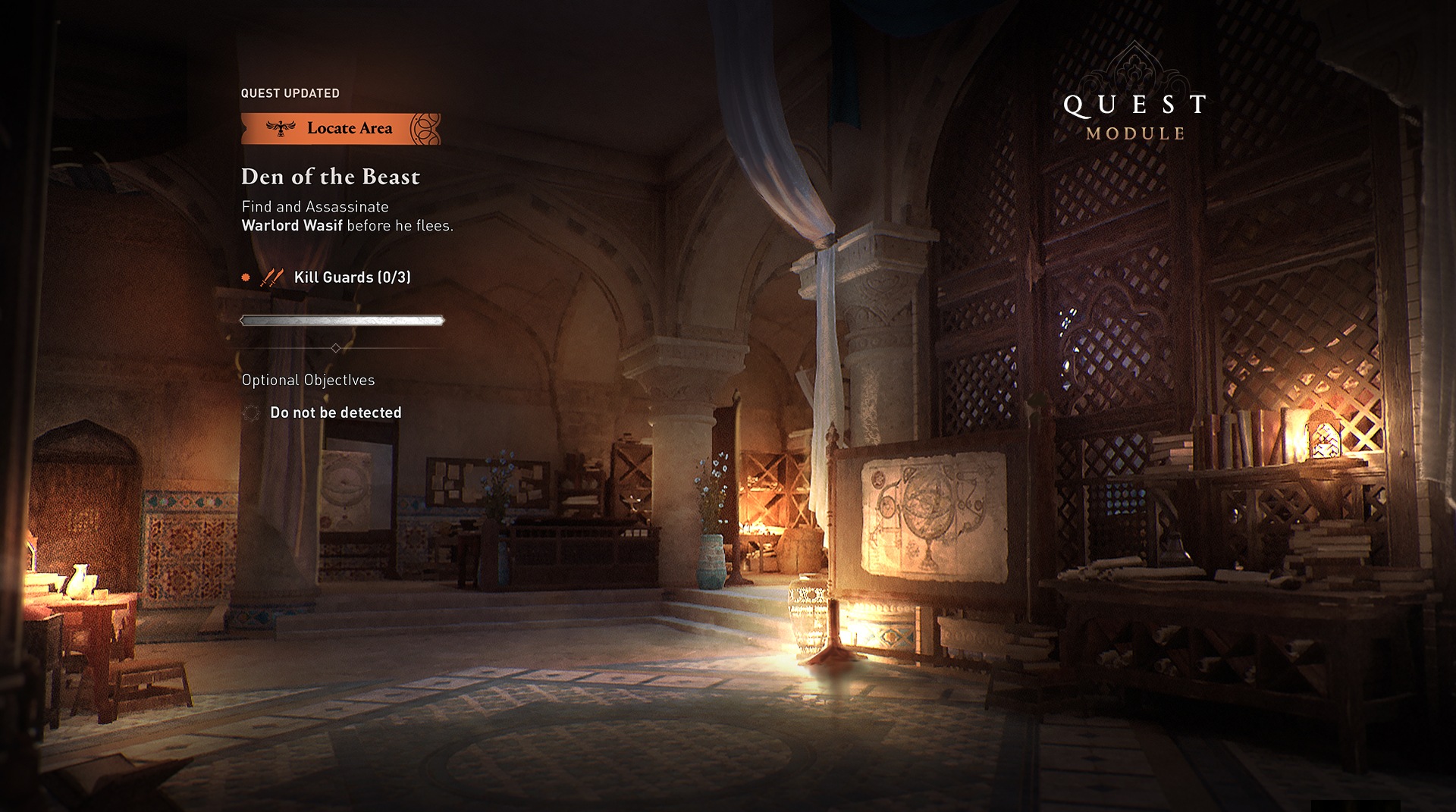The height and width of the screenshot is (812, 1456).
Task: Click the crossed swords objective icon
Action: click(271, 277)
